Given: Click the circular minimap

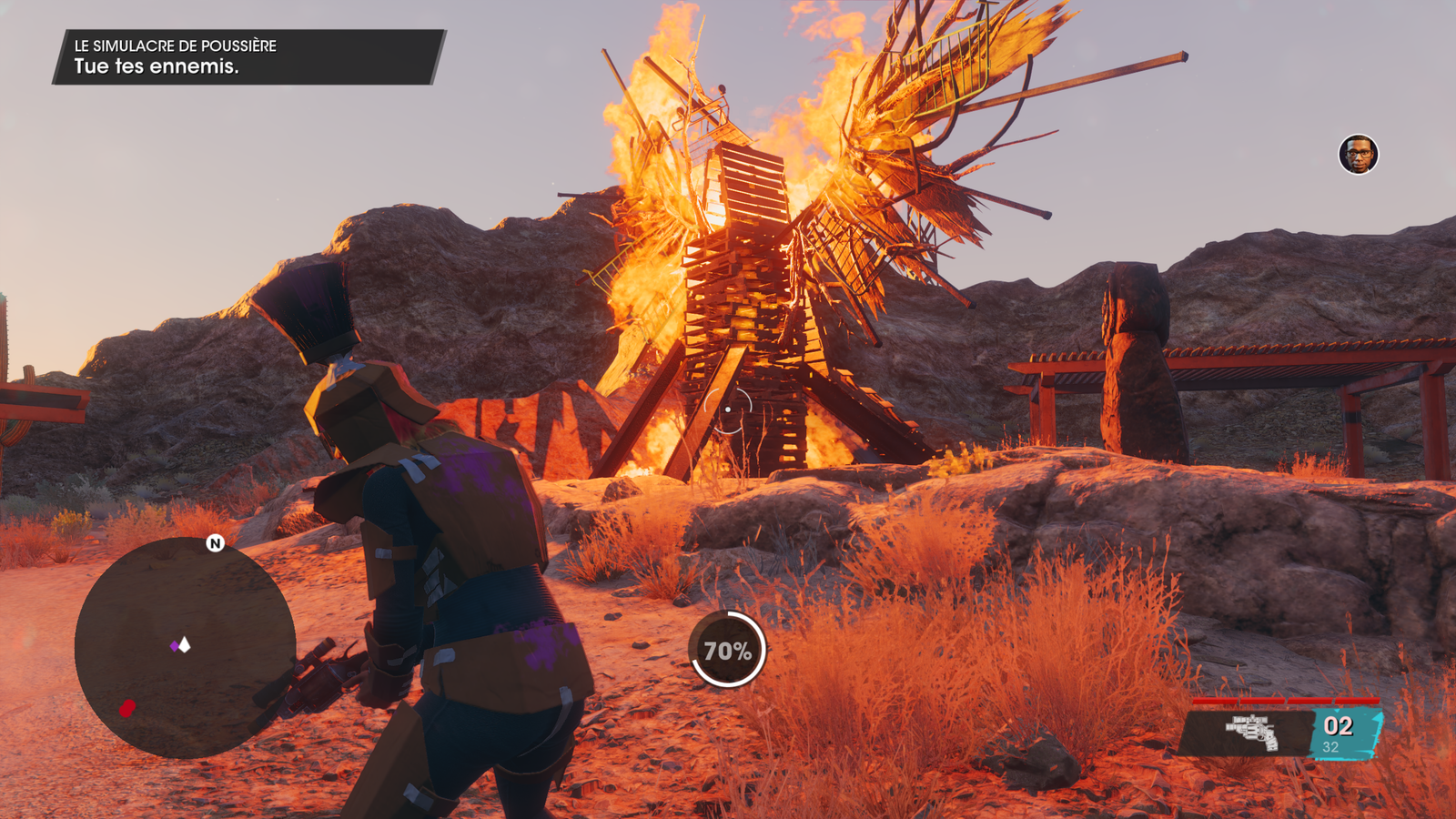Looking at the screenshot, I should tap(185, 647).
